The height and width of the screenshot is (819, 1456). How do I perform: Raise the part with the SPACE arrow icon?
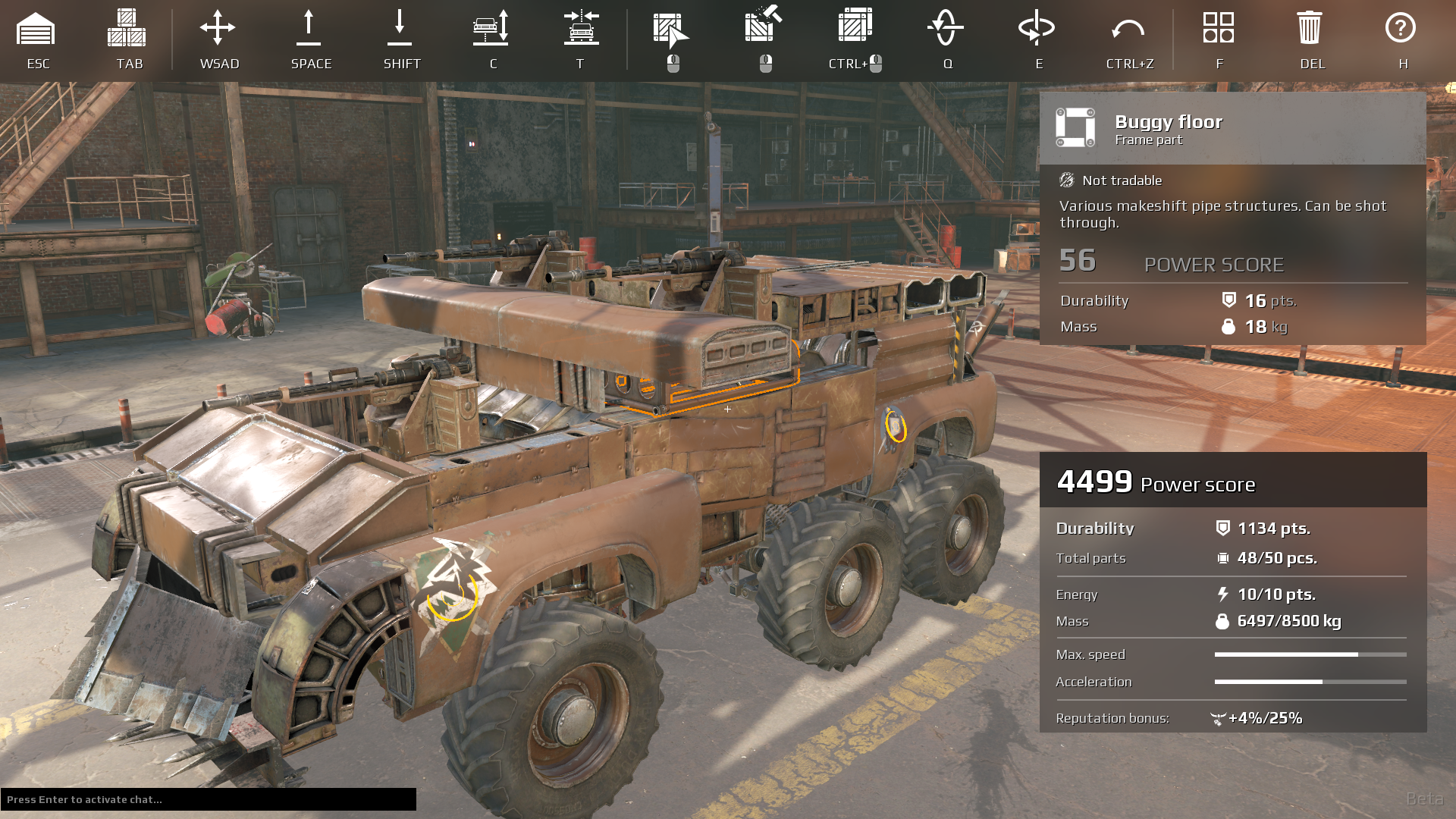[x=309, y=27]
